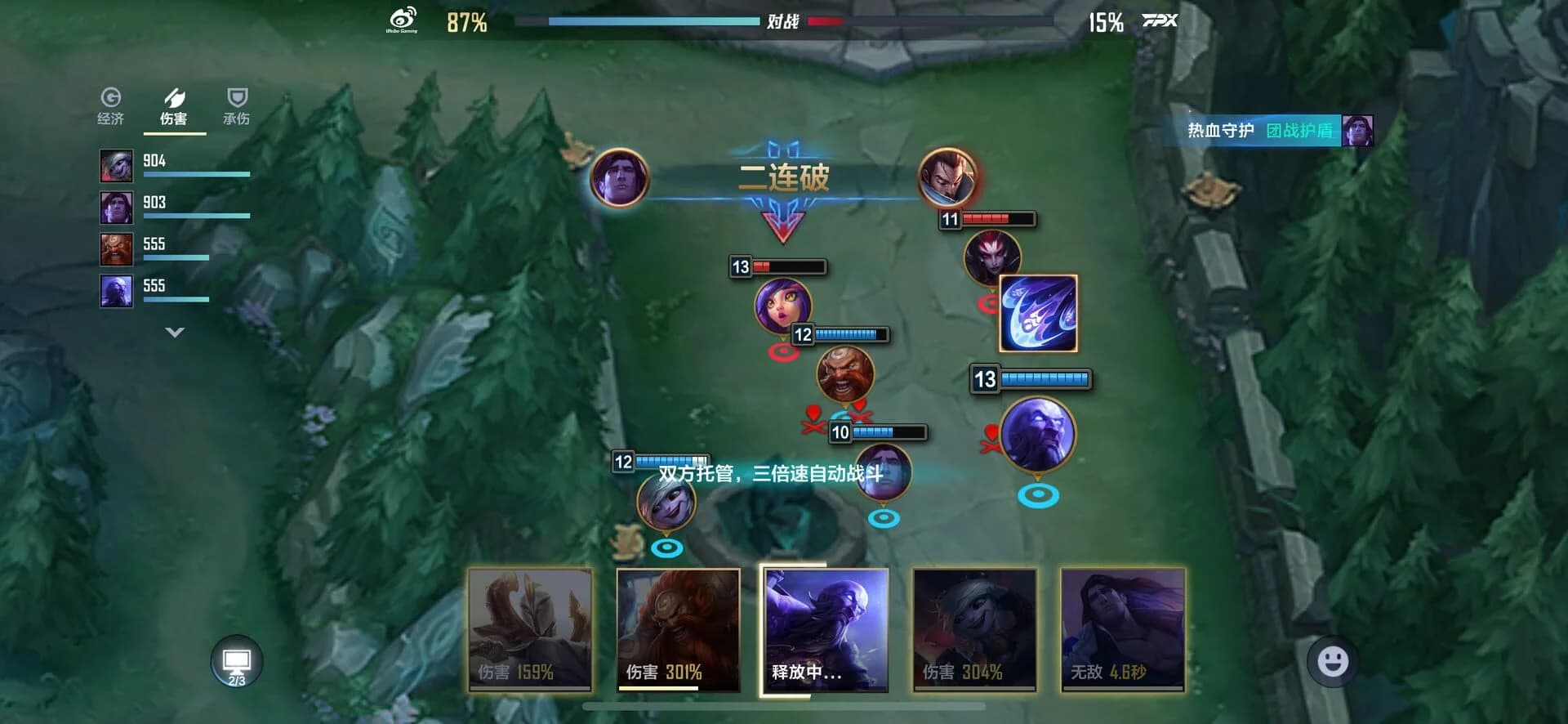The image size is (1568, 724).
Task: Click the FPX team logo at top right
Action: [1160, 21]
